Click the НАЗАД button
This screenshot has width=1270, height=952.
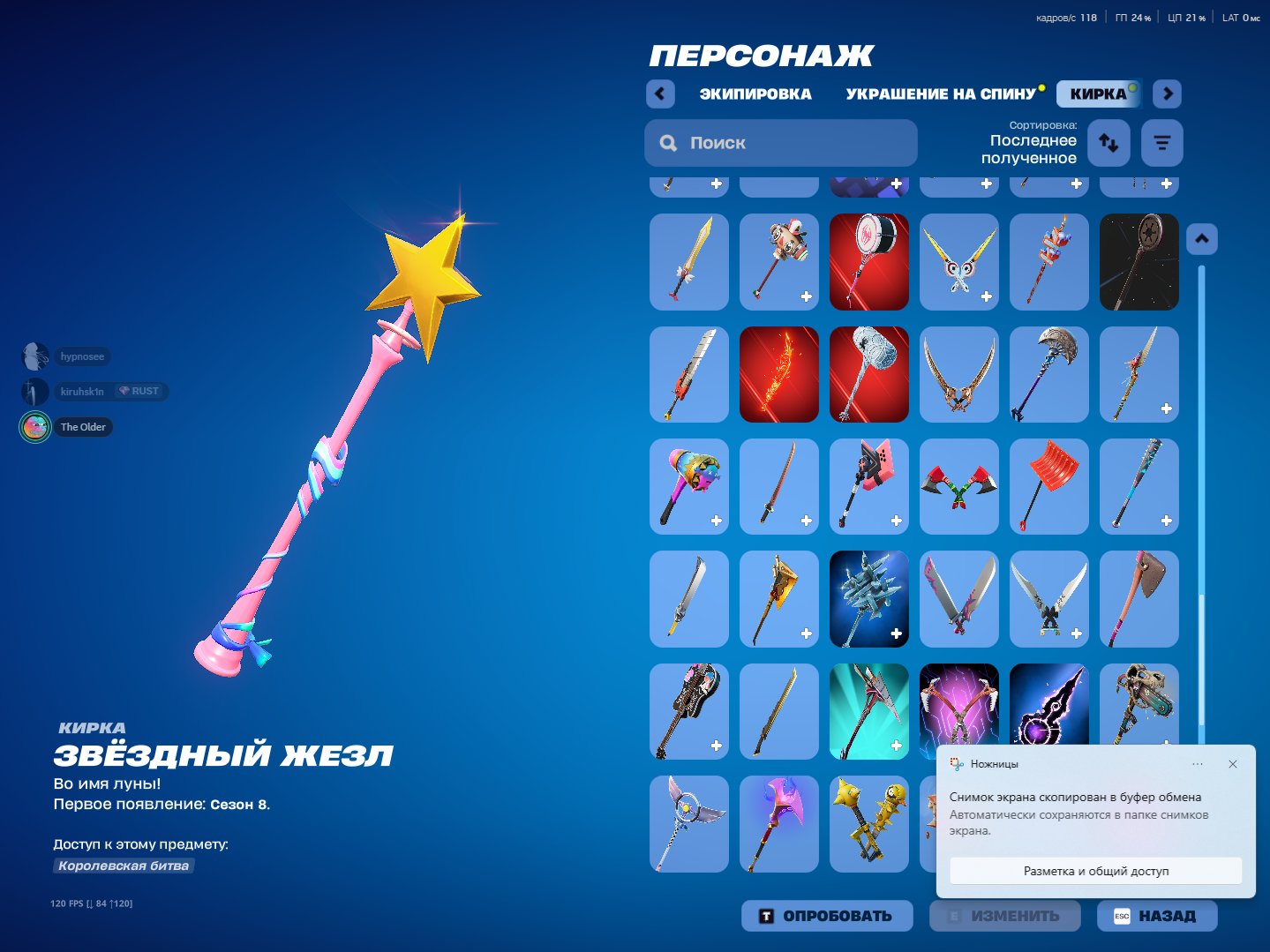[x=1157, y=915]
